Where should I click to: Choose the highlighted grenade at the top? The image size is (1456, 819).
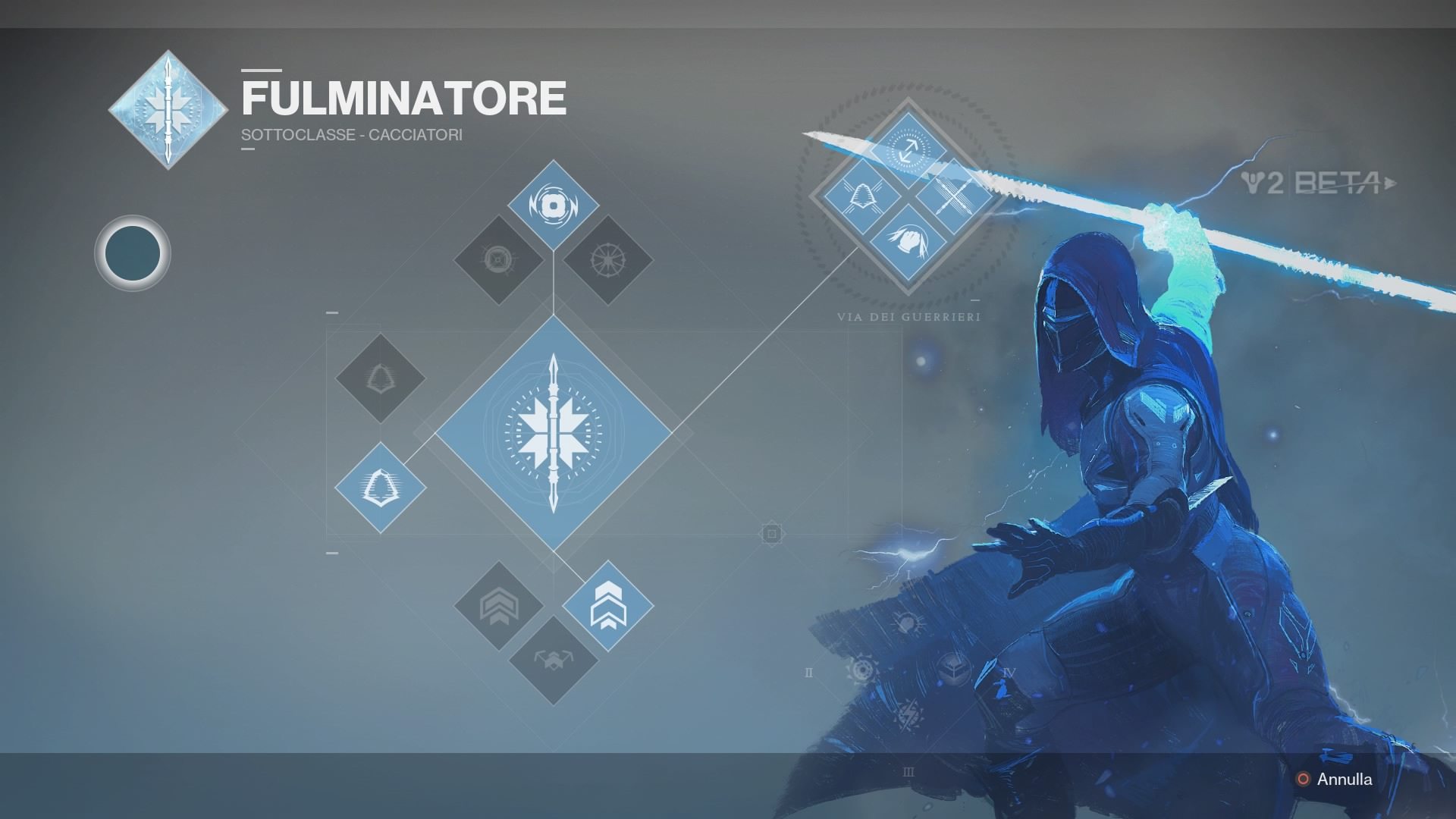coord(554,205)
